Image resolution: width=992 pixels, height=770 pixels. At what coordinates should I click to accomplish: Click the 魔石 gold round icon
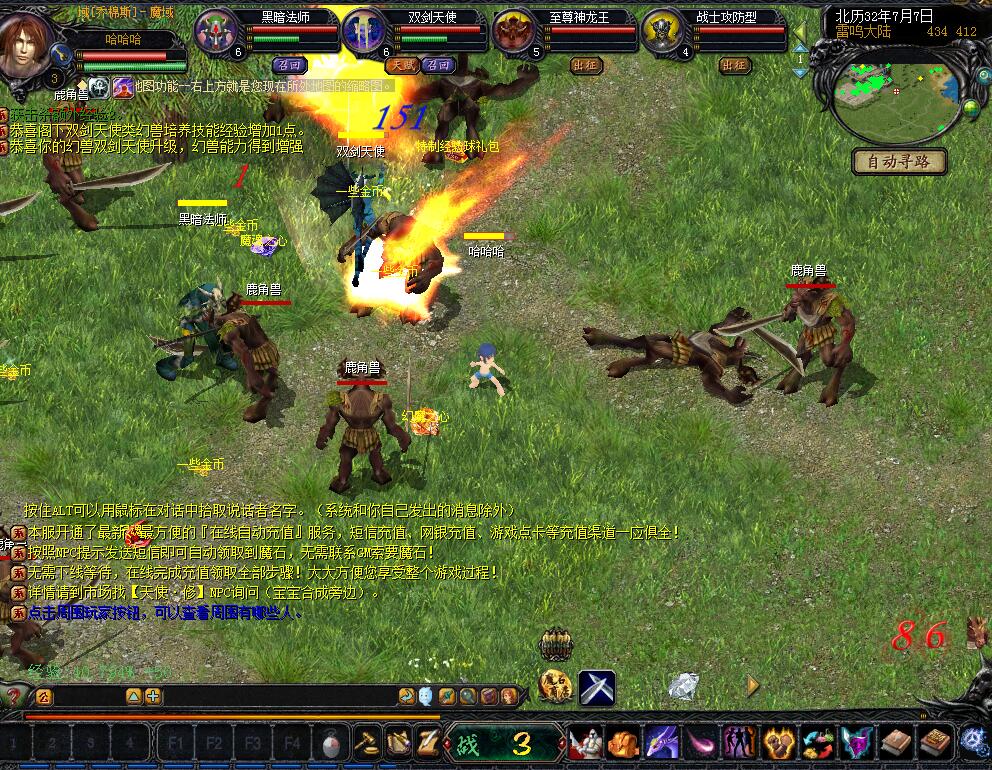click(x=555, y=686)
